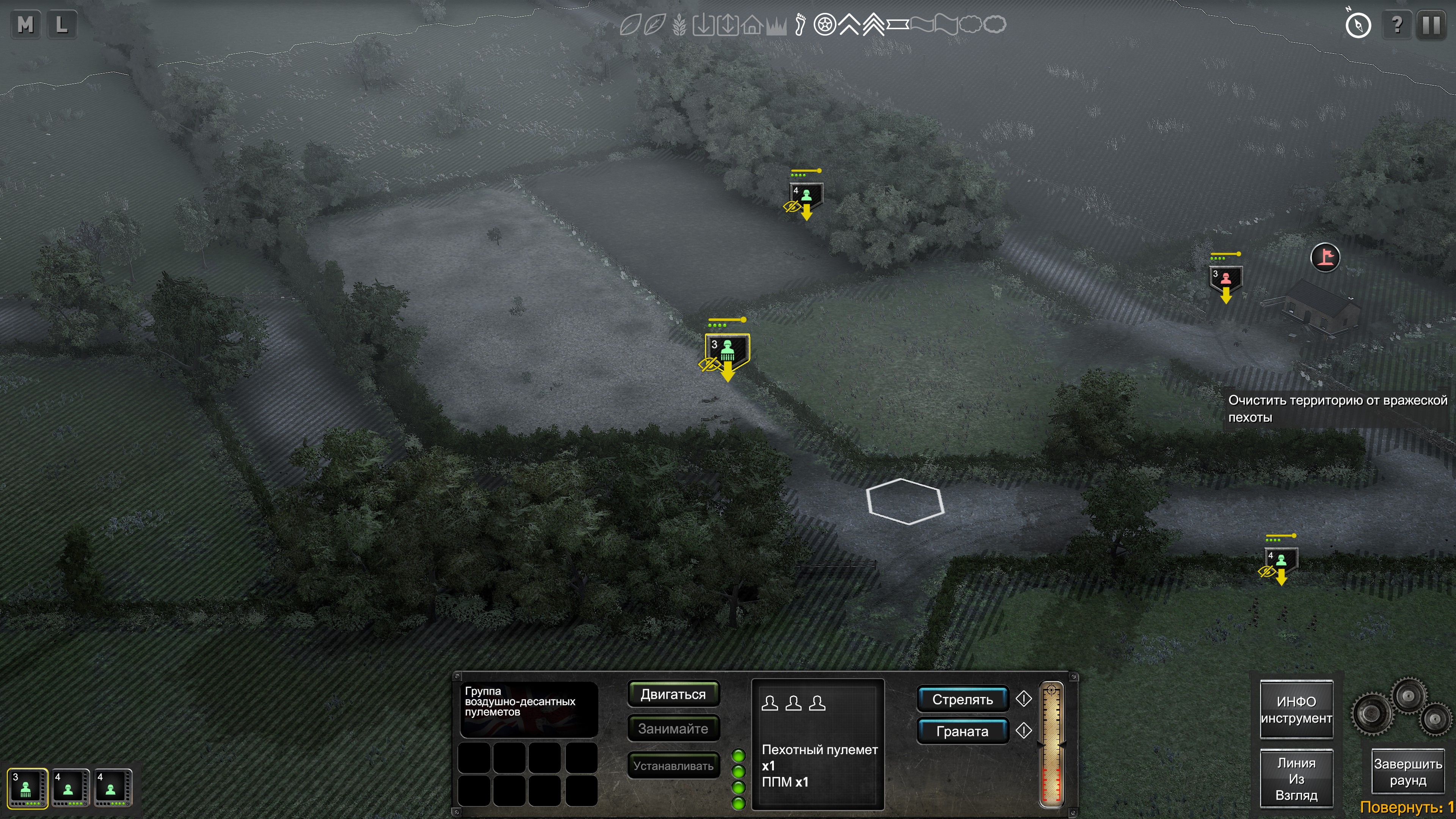This screenshot has width=1456, height=819.
Task: Activate the Стрелять (shoot) action
Action: point(962,700)
